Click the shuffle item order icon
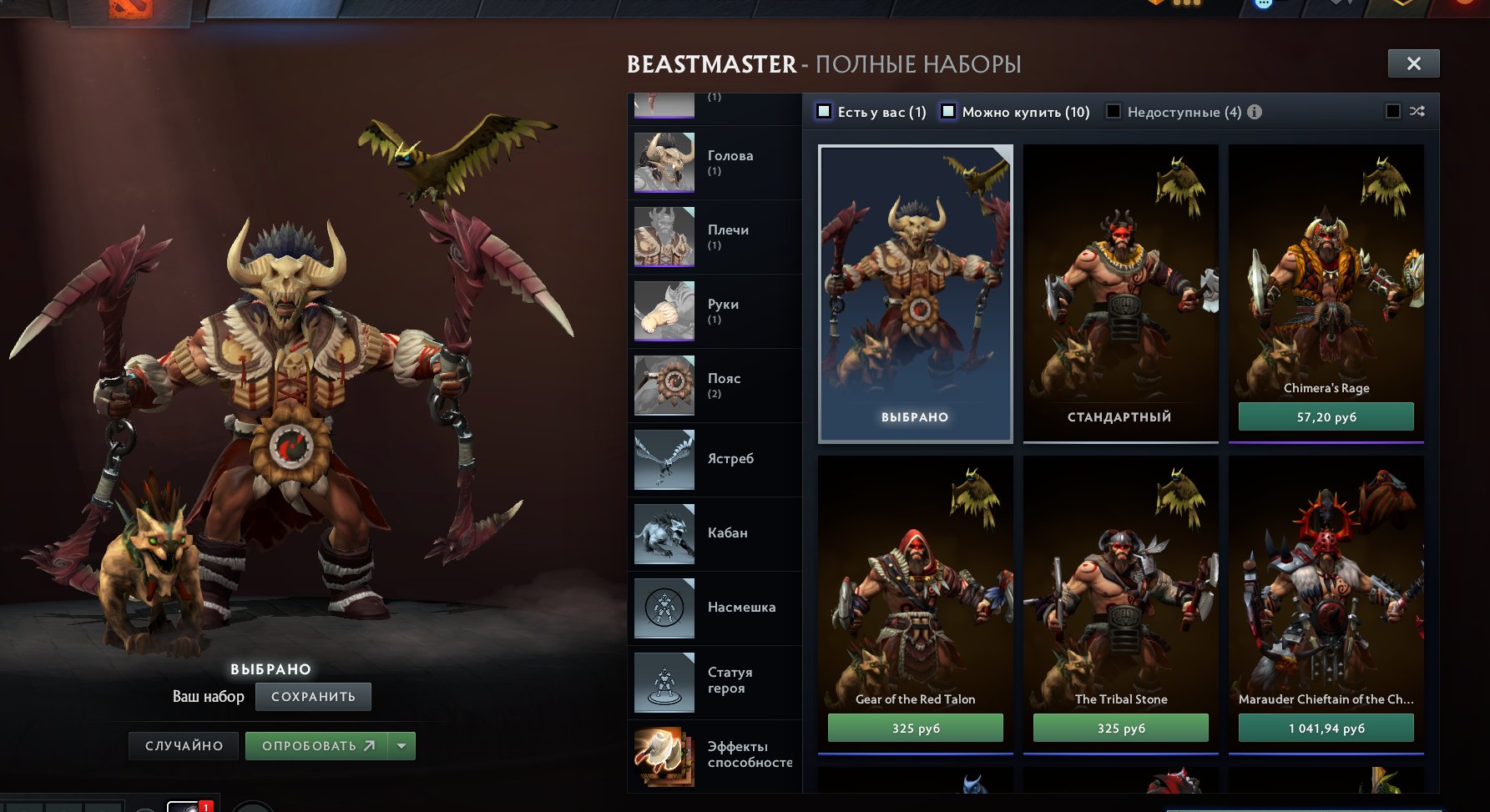The height and width of the screenshot is (812, 1490). click(1419, 111)
